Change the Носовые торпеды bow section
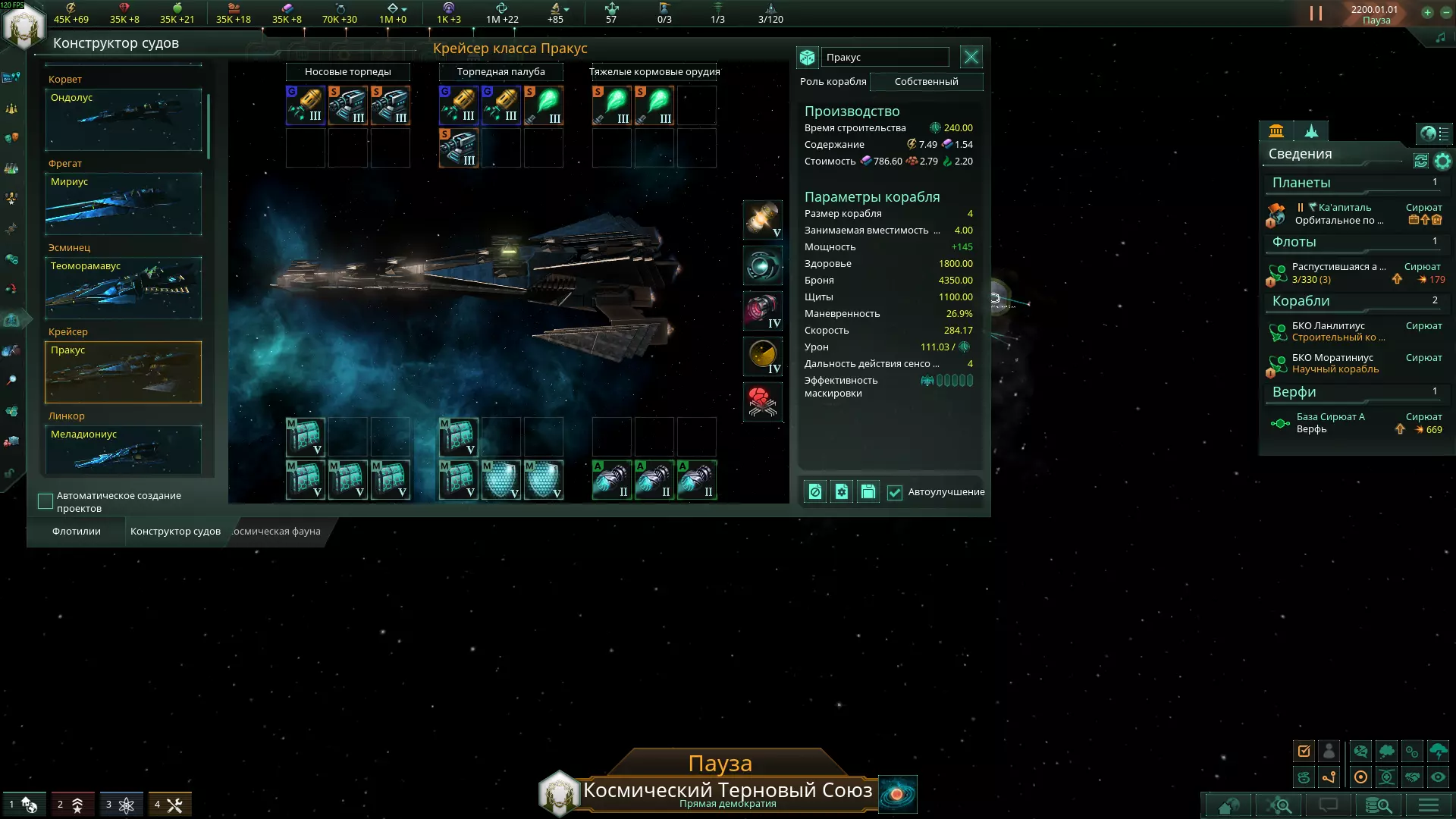1456x819 pixels. tap(348, 72)
